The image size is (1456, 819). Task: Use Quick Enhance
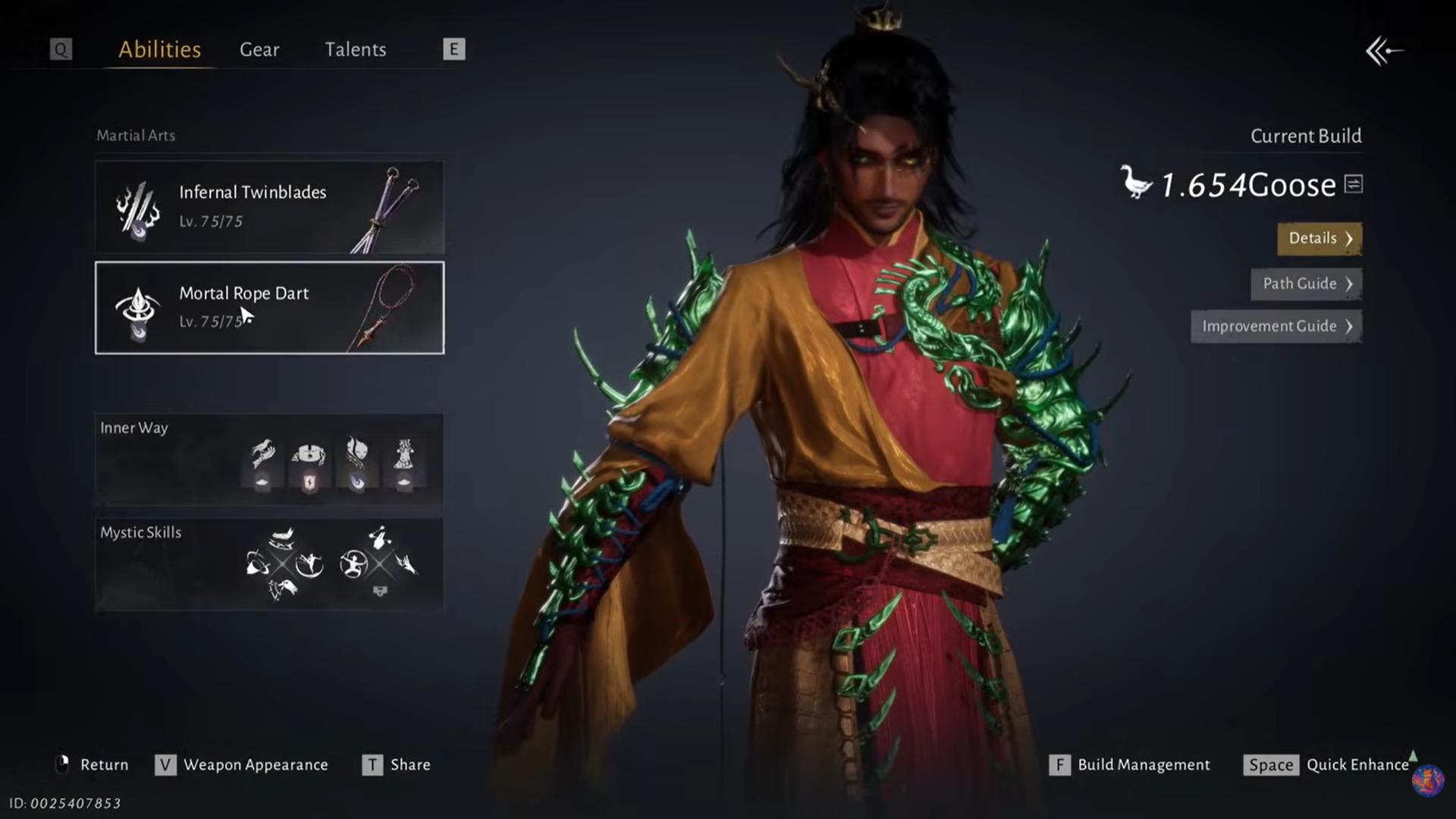(1327, 764)
